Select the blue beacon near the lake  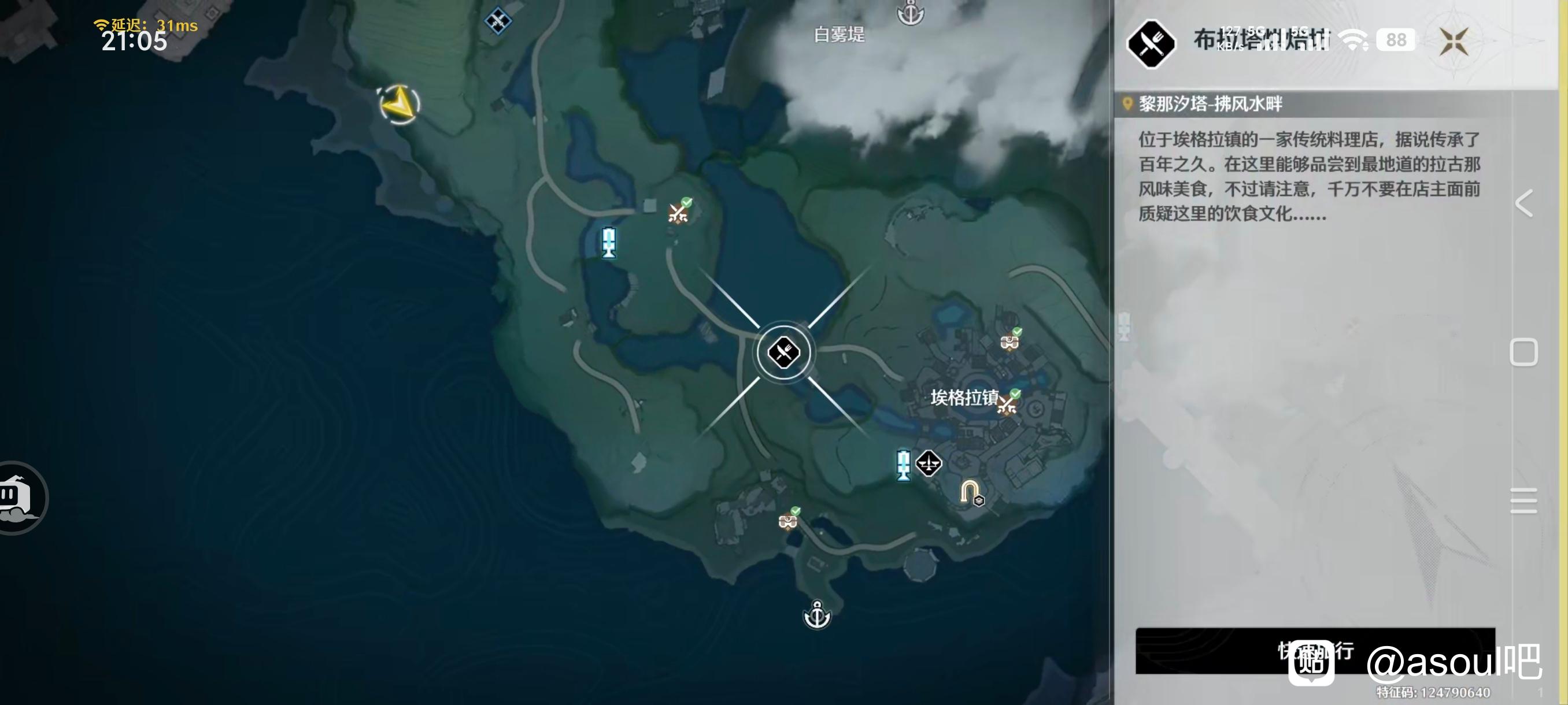pos(608,243)
